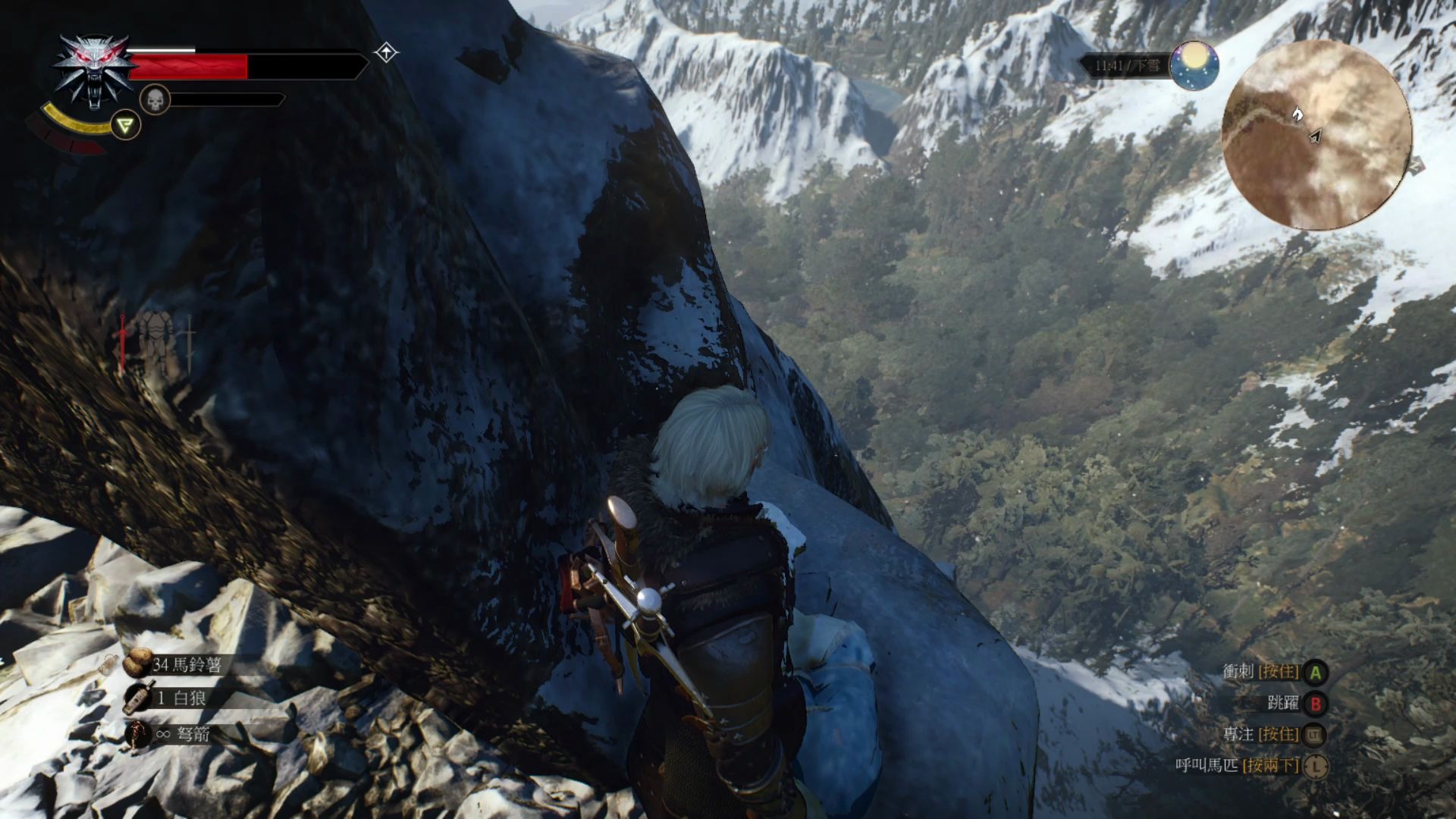Select the skull toxicity icon
Screen dimensions: 1456x819
(155, 99)
